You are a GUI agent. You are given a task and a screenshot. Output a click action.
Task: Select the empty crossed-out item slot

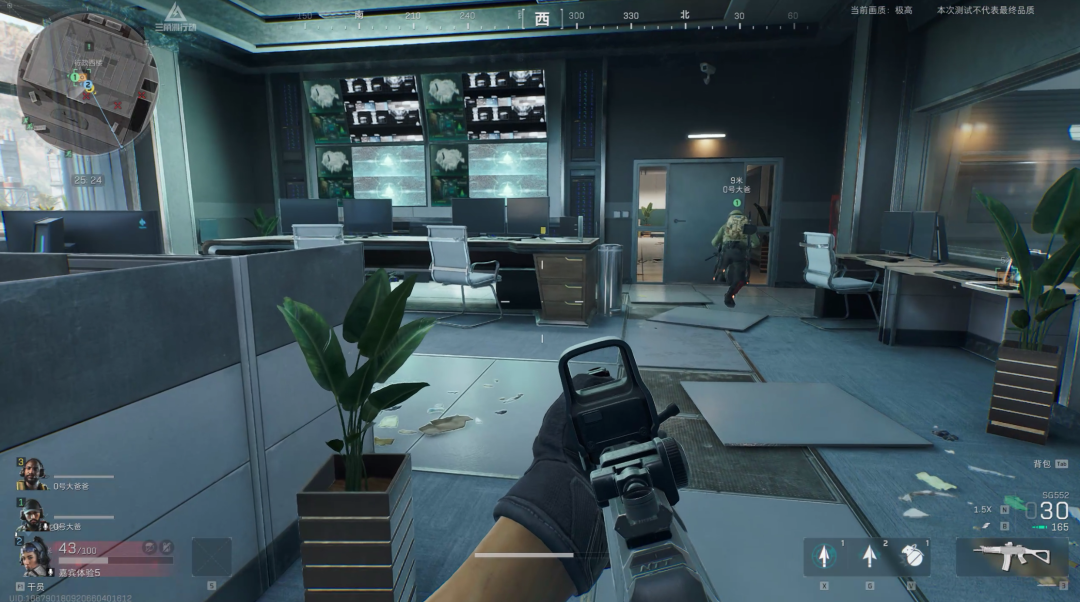tap(211, 556)
